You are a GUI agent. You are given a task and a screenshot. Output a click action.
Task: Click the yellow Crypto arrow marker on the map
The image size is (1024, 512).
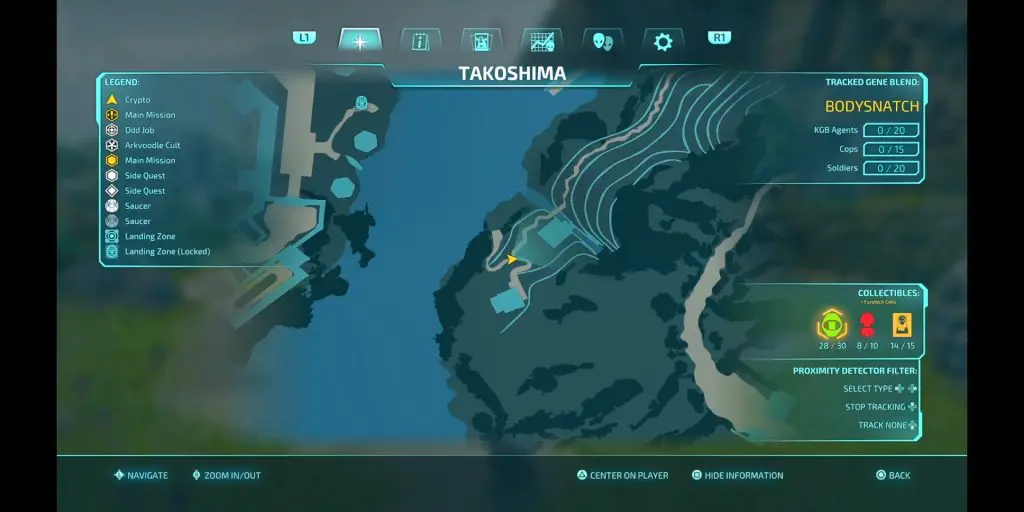[x=512, y=259]
